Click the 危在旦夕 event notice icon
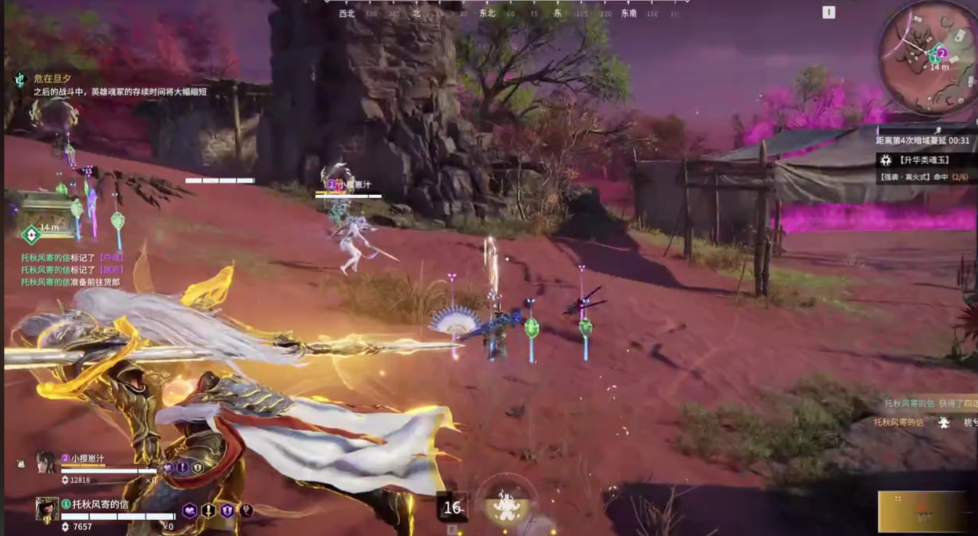 (20, 79)
